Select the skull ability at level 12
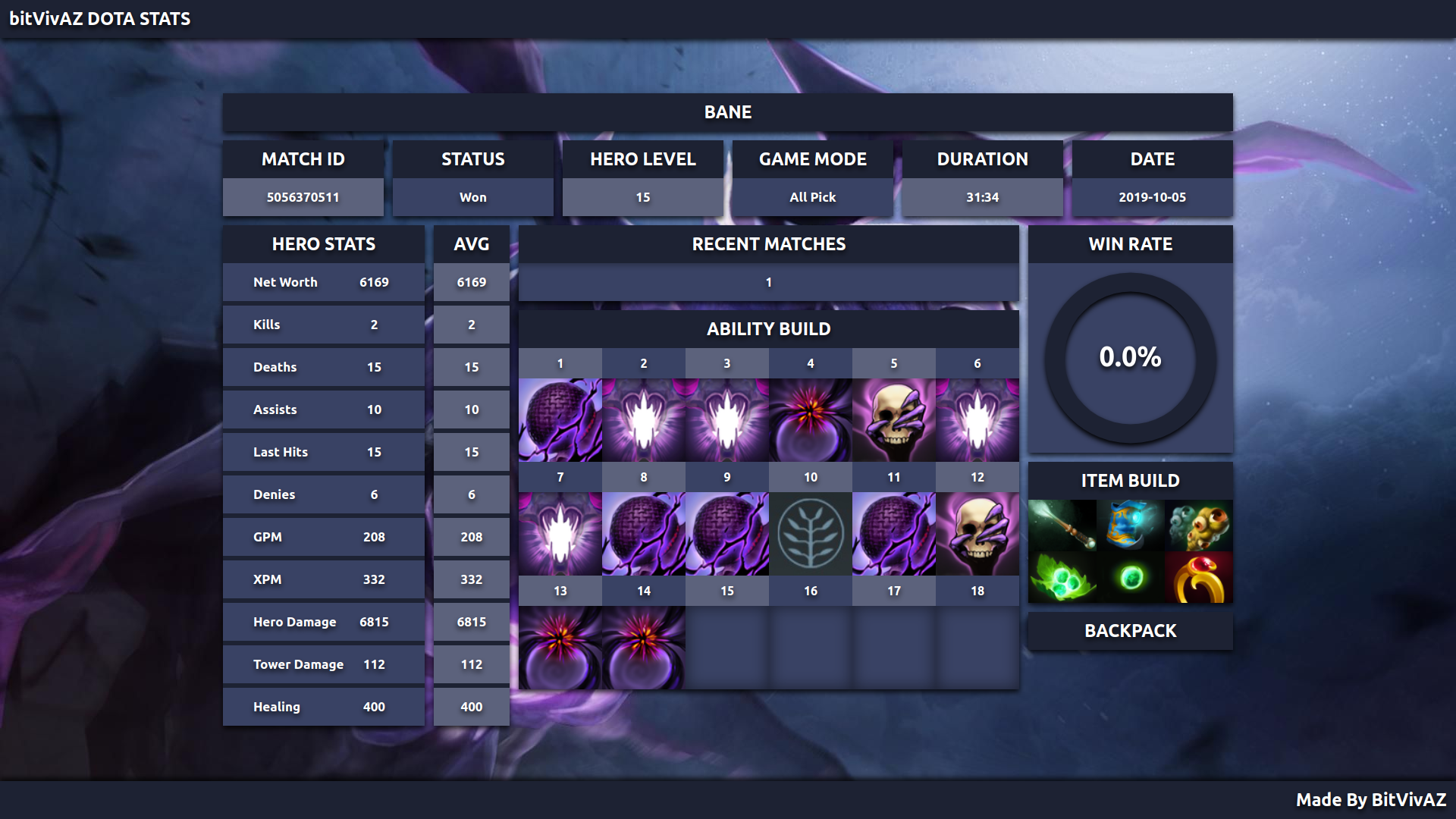Screen dimensions: 1456x819 coord(977,534)
